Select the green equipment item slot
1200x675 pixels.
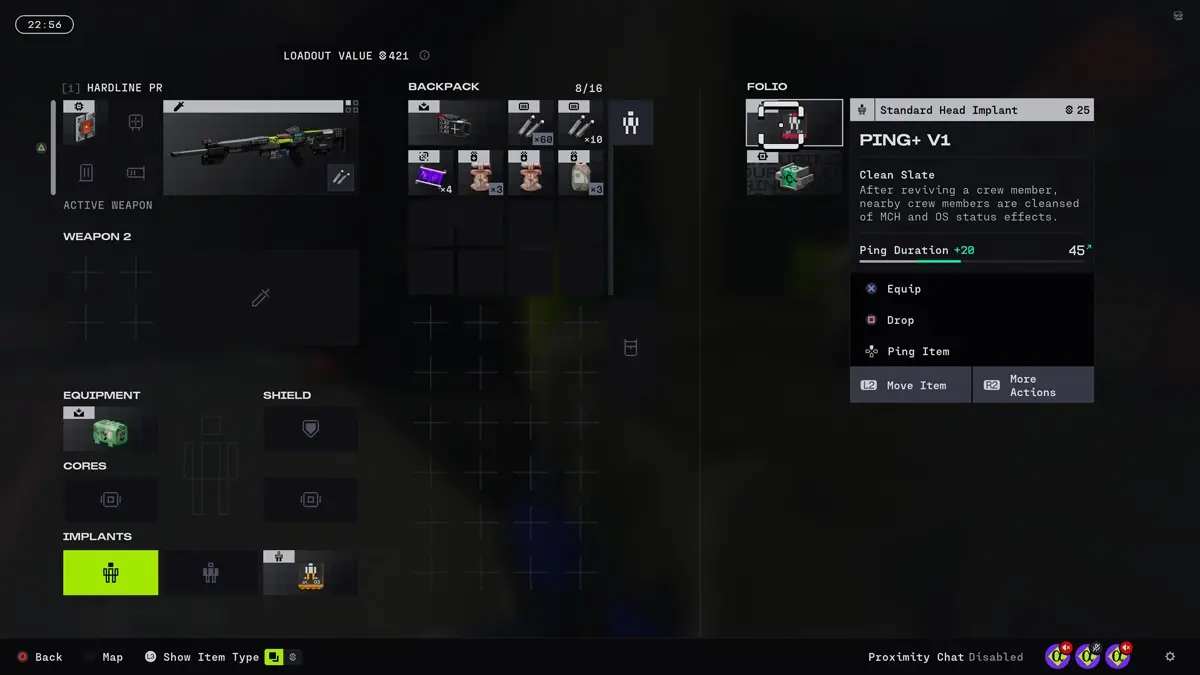[110, 430]
